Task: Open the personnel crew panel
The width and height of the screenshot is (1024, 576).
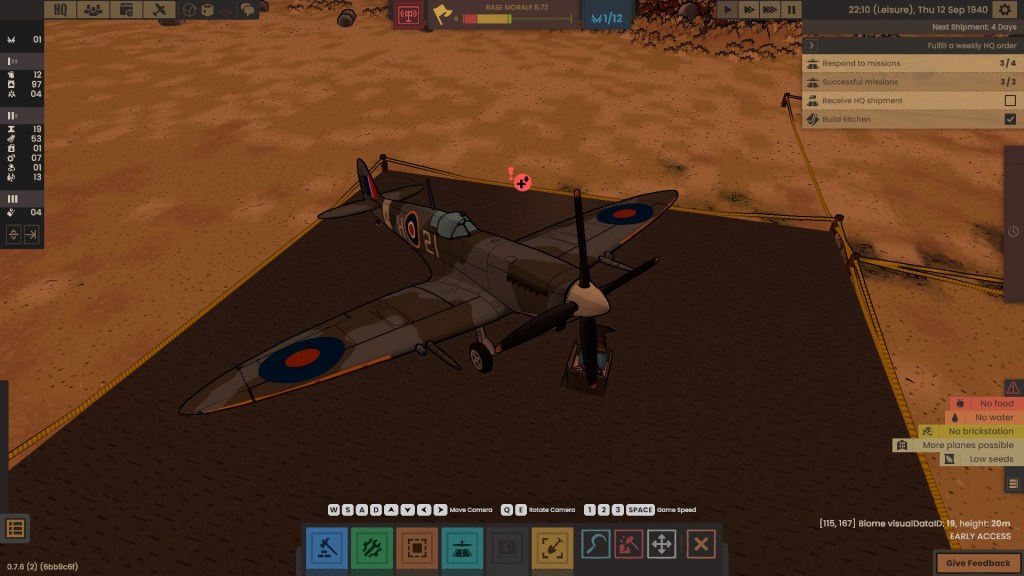Action: [x=93, y=10]
